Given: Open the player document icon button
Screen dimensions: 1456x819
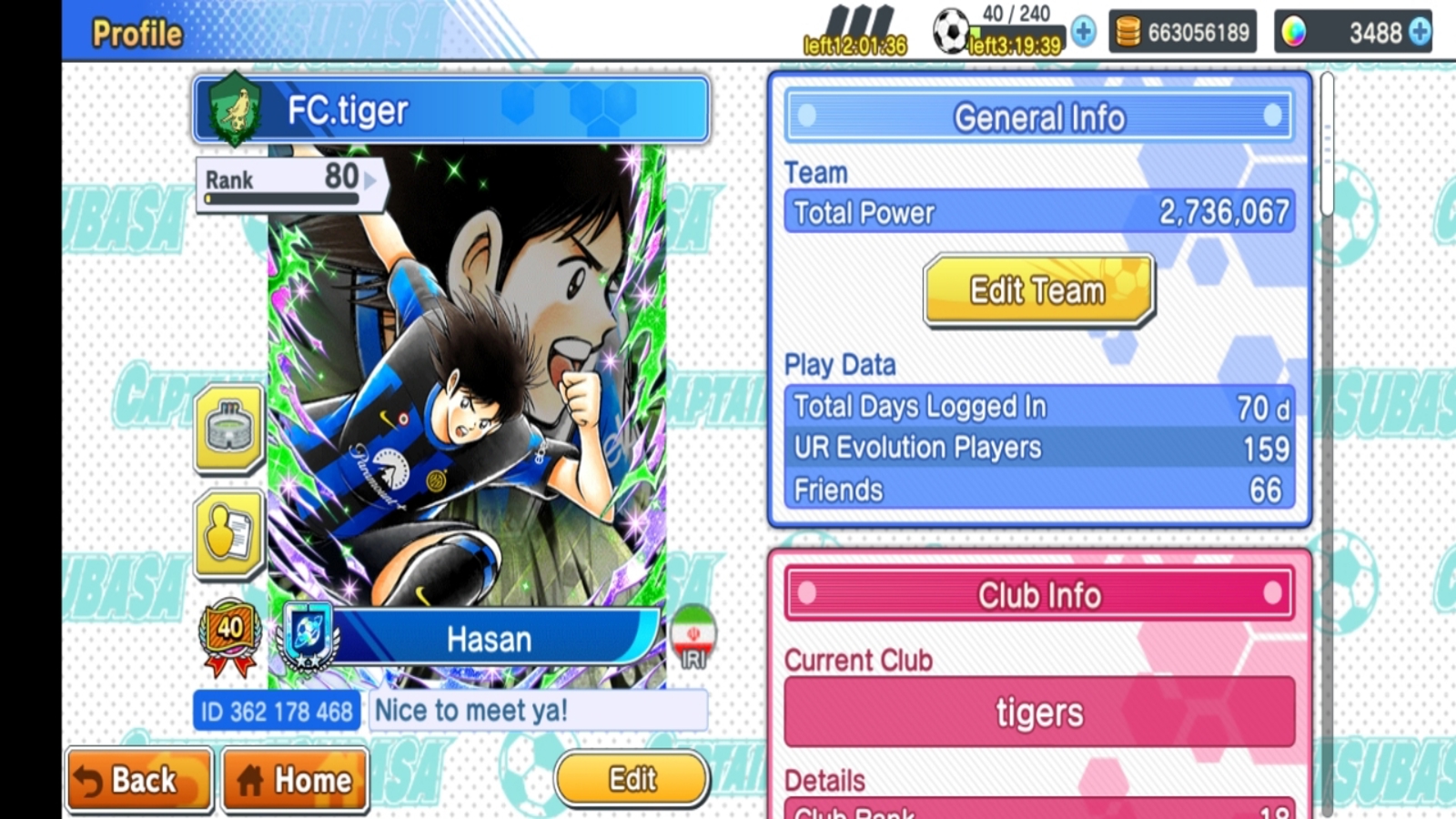Looking at the screenshot, I should [229, 534].
